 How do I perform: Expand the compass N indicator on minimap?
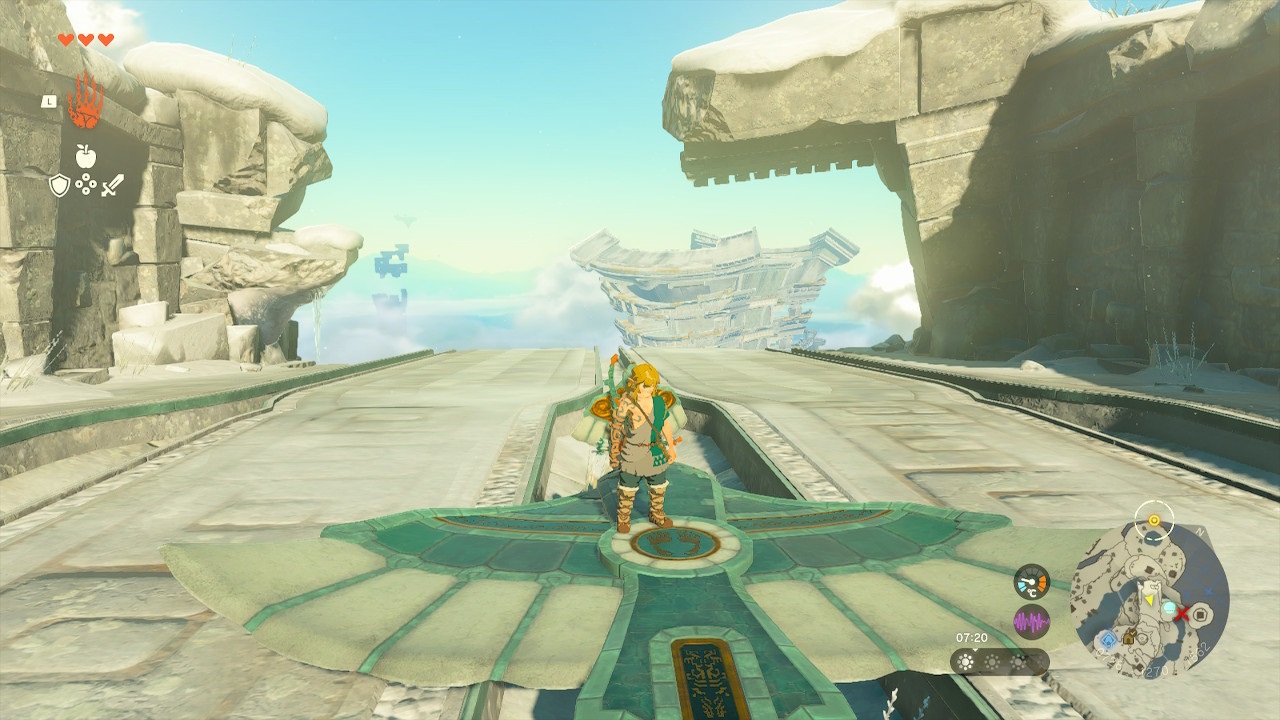coord(1199,530)
